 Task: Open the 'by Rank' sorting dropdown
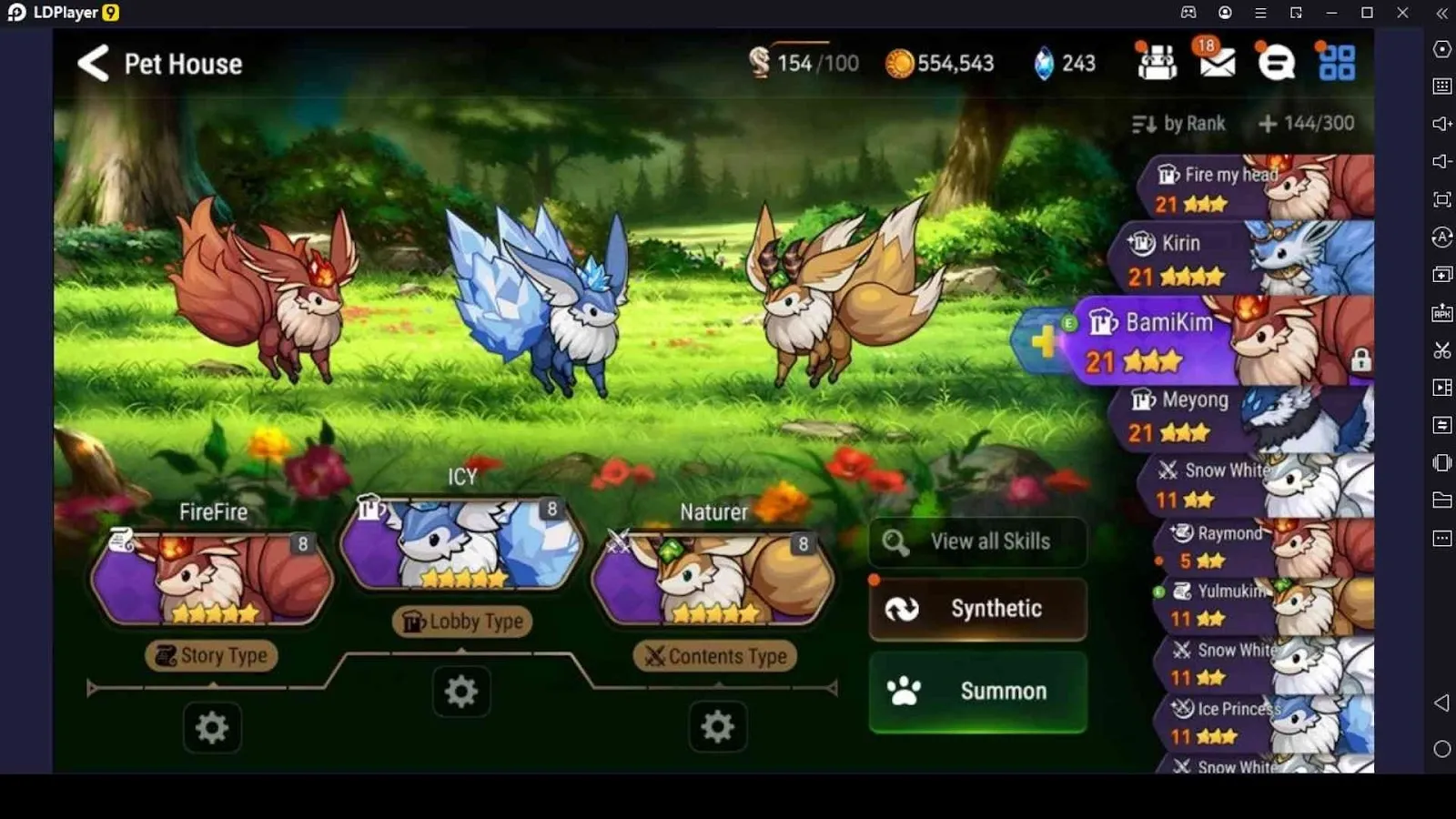(x=1178, y=123)
